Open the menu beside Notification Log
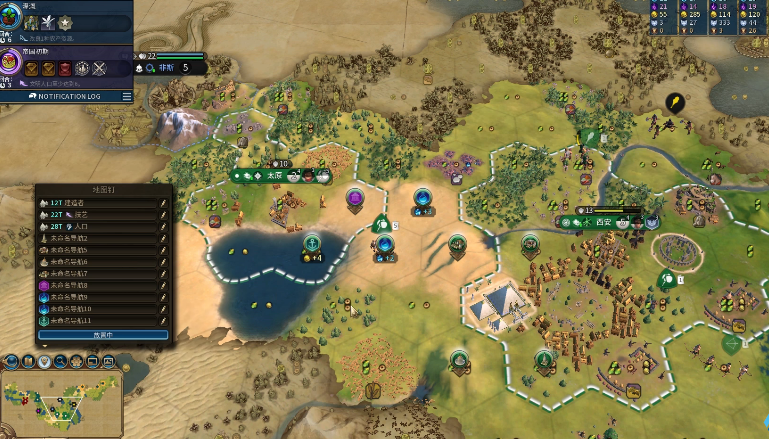Screen dimensions: 769x439 pos(127,96)
